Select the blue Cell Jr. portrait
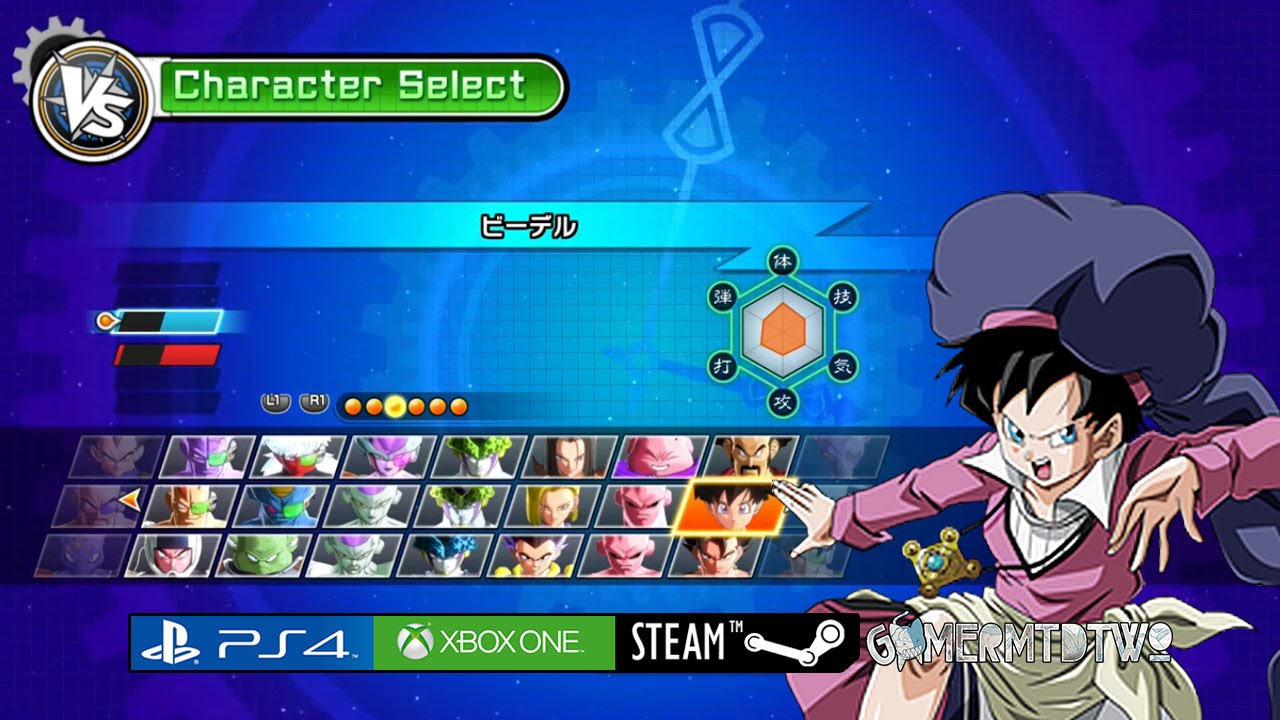This screenshot has height=720, width=1280. pyautogui.click(x=443, y=555)
